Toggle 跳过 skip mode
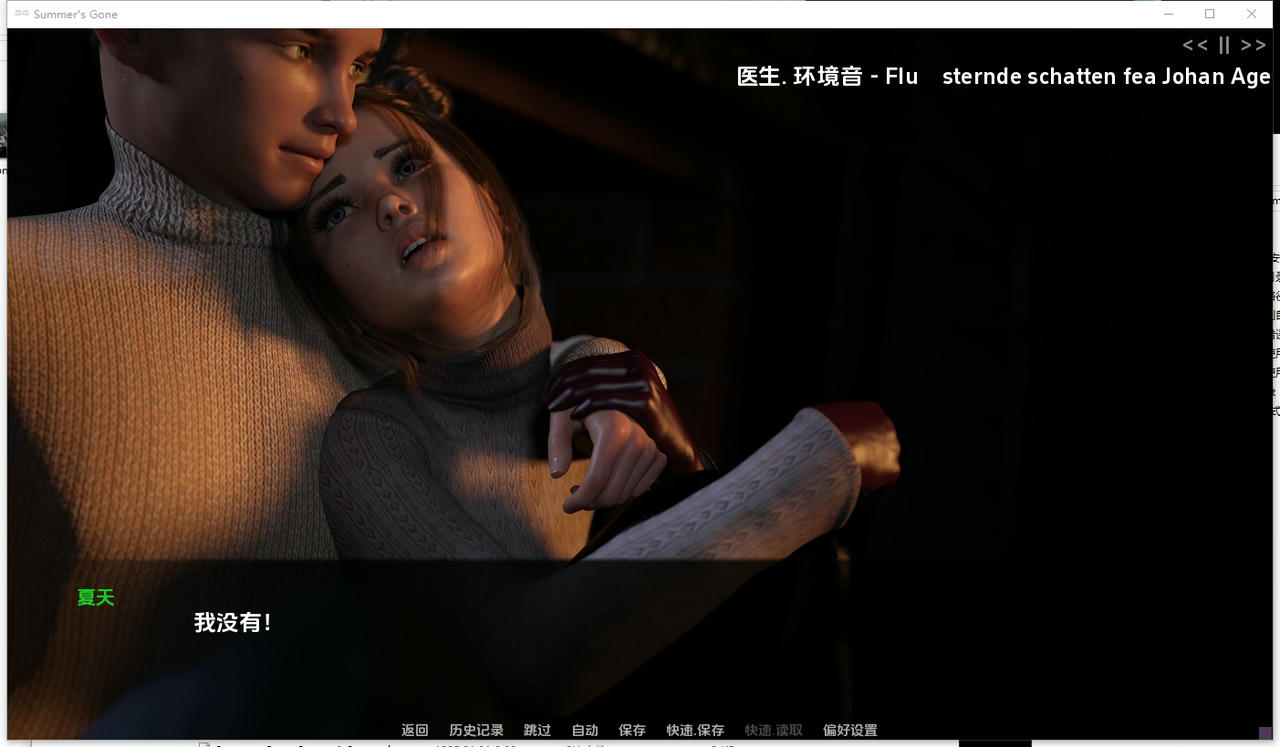 [x=537, y=730]
